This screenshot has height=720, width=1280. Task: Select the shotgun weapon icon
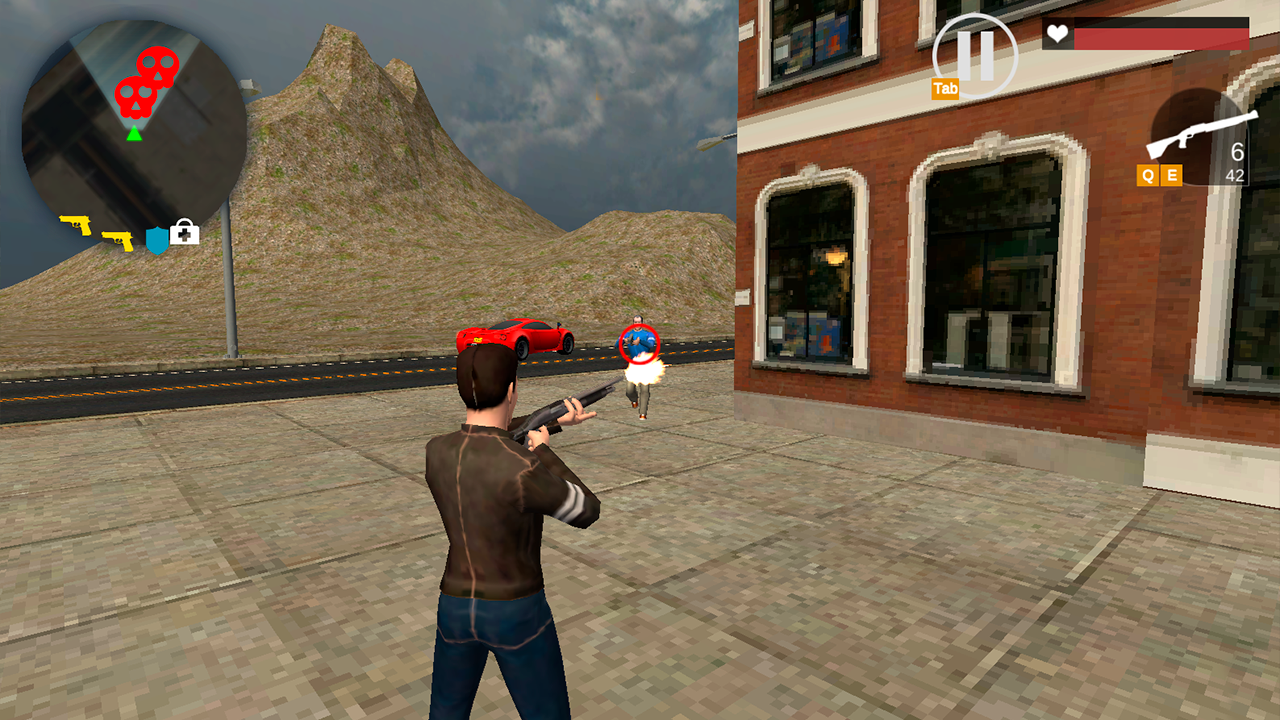pos(1200,136)
